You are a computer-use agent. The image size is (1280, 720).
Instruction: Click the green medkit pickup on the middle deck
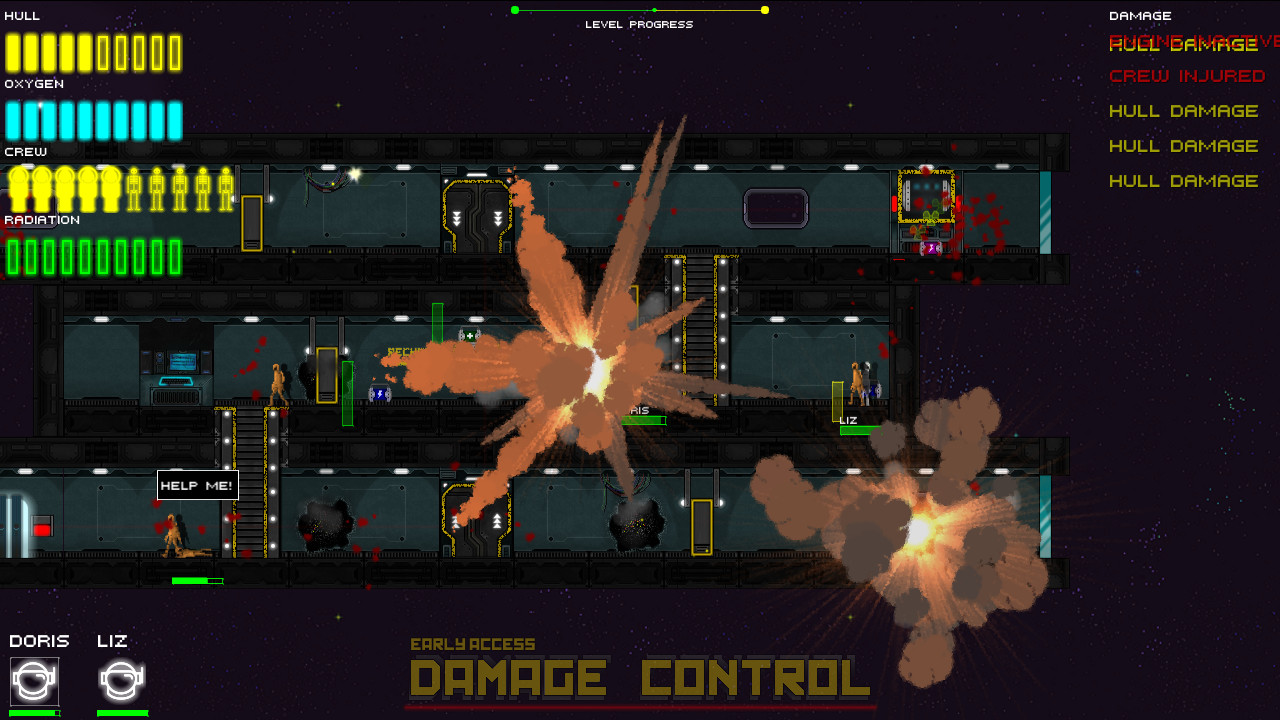pos(469,335)
